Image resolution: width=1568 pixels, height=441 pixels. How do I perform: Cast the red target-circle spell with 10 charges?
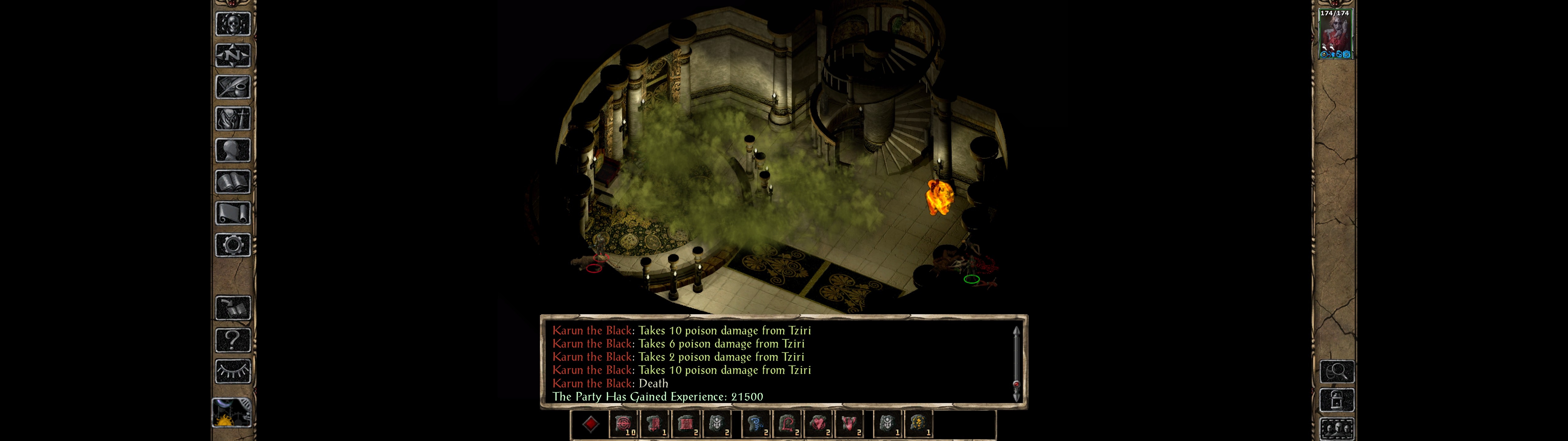tap(623, 424)
